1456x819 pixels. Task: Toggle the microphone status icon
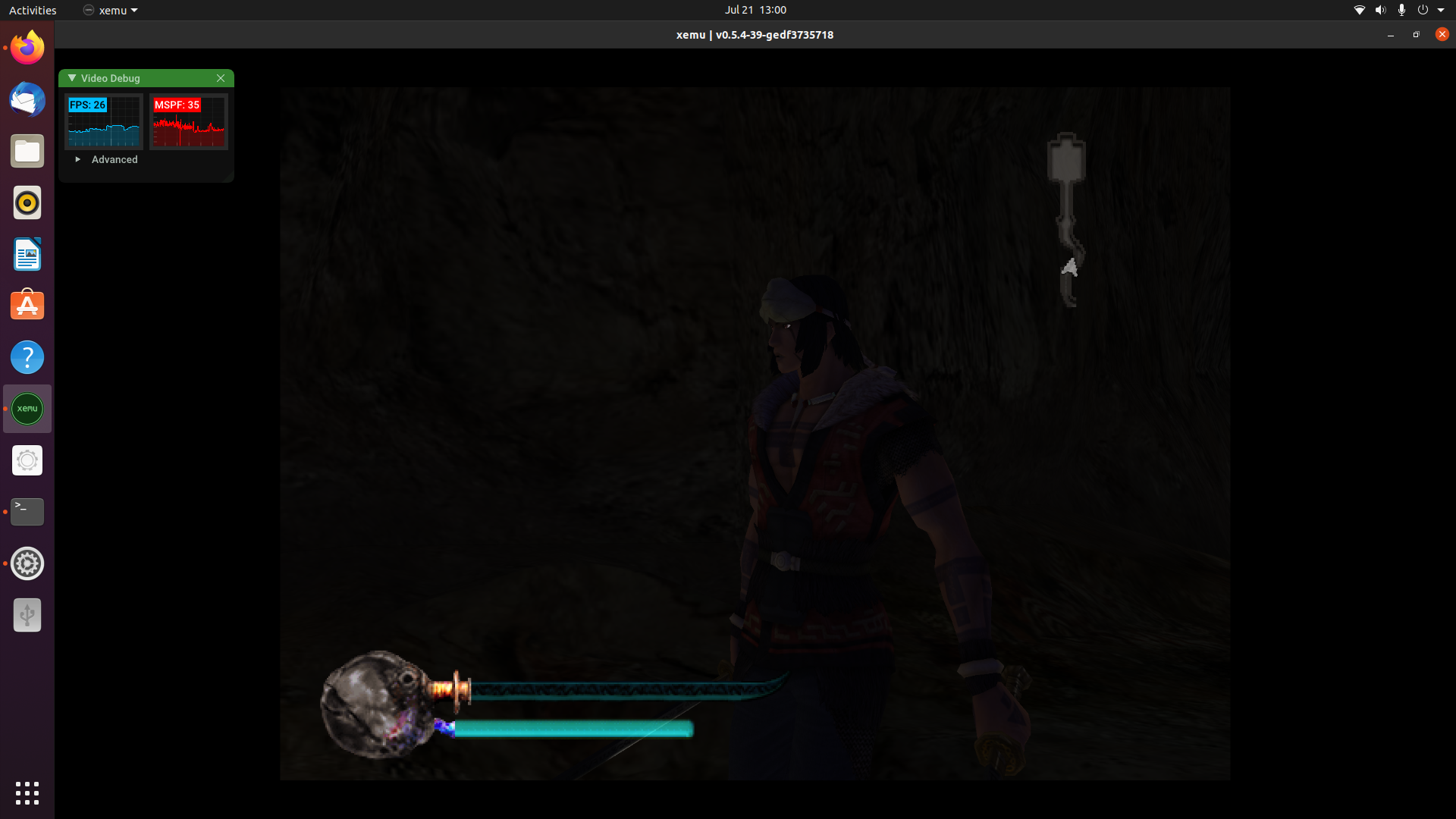click(x=1401, y=10)
